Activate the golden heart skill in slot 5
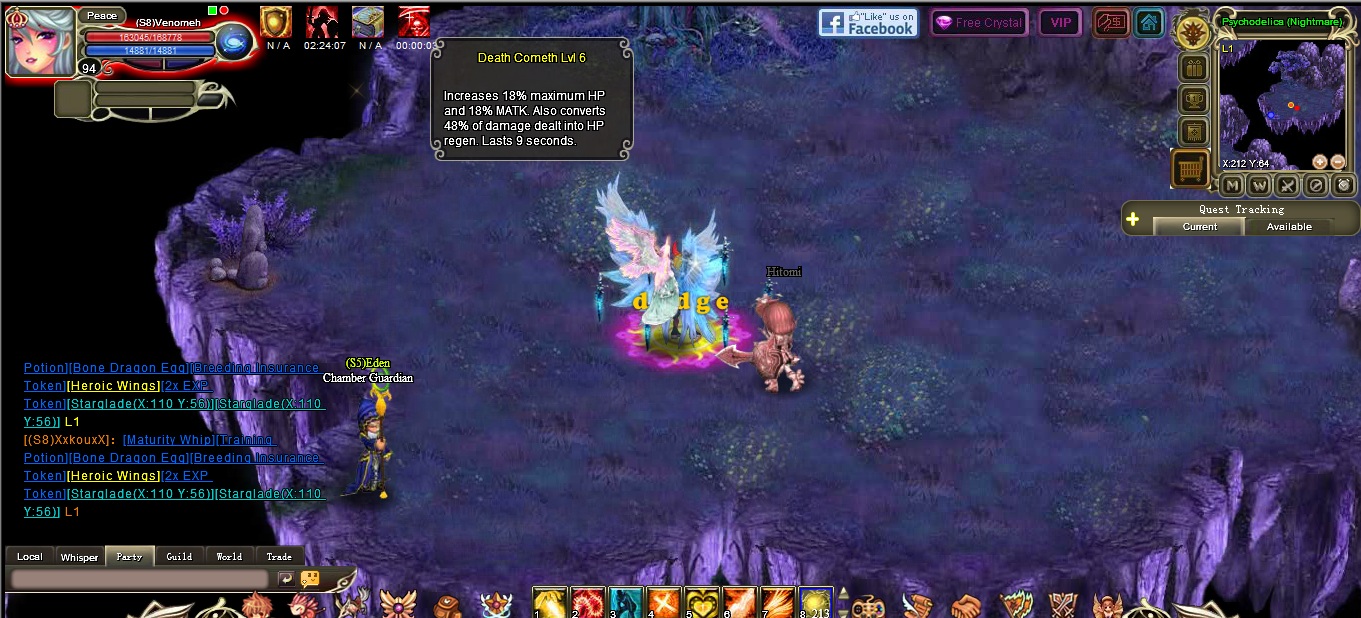Screen dimensions: 1361x618 click(701, 603)
